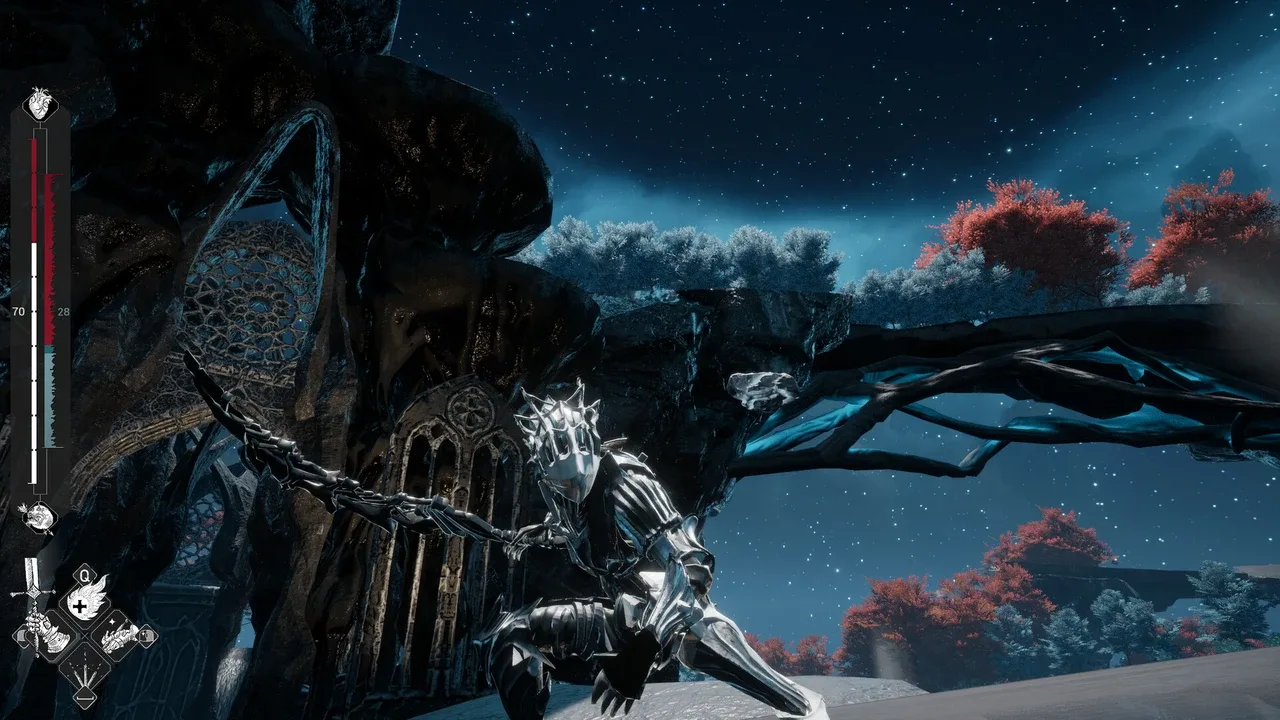Click the anatomical heart icon above the bars
1280x720 pixels.
pyautogui.click(x=39, y=104)
